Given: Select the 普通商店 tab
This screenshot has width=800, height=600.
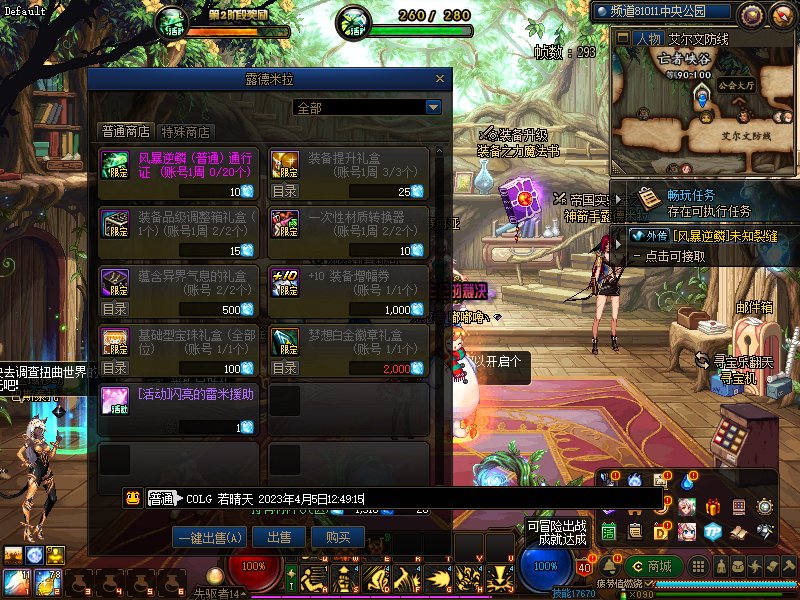Looking at the screenshot, I should [x=125, y=131].
